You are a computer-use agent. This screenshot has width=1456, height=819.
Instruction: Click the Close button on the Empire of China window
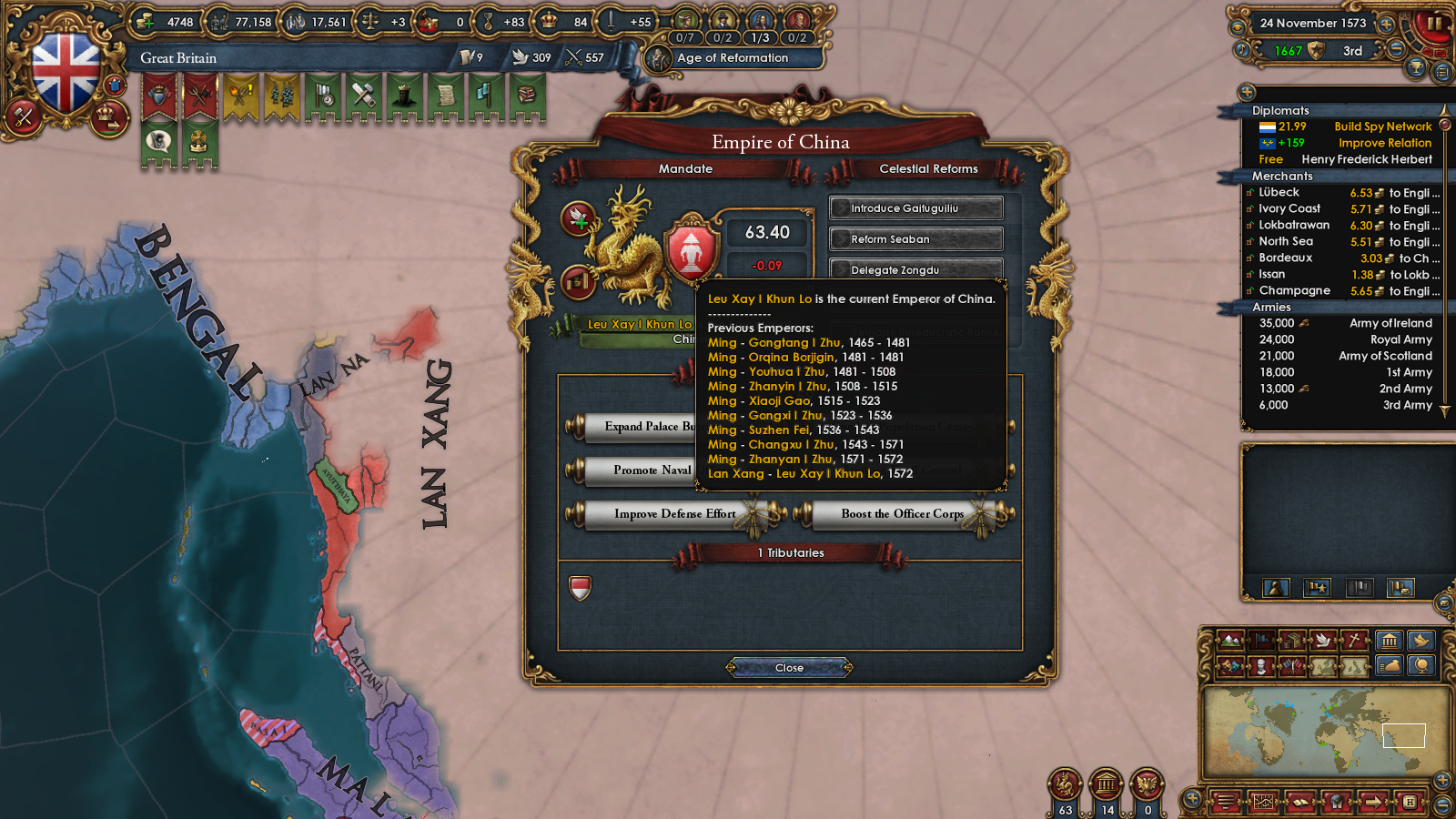click(788, 667)
